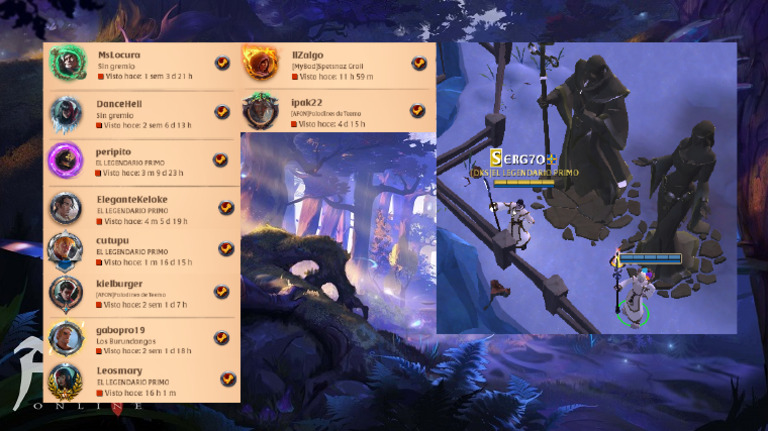768x431 pixels.
Task: Click the round button on IIZalgo's row
Action: (419, 63)
